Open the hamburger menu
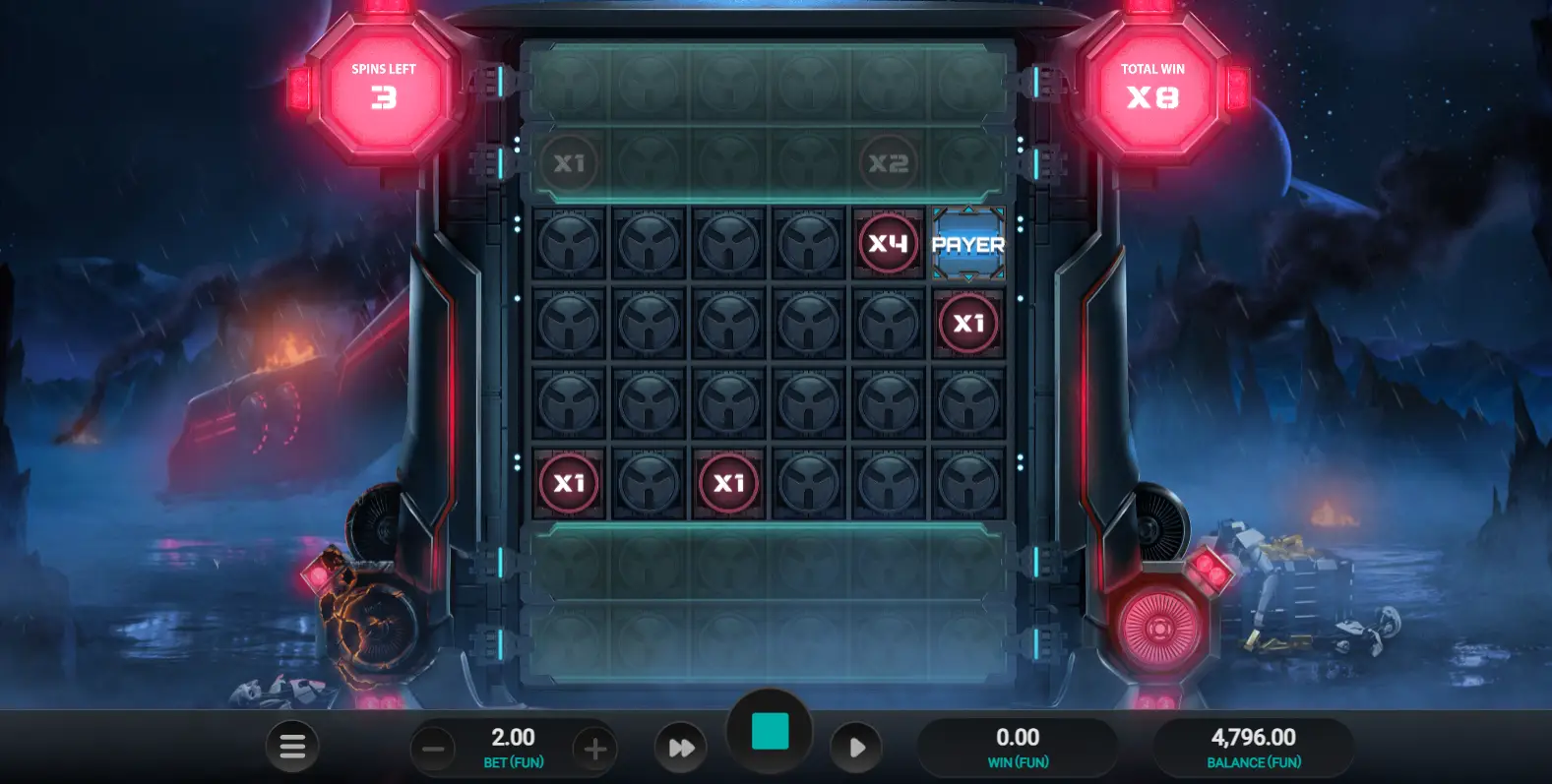This screenshot has height=784, width=1552. click(292, 747)
